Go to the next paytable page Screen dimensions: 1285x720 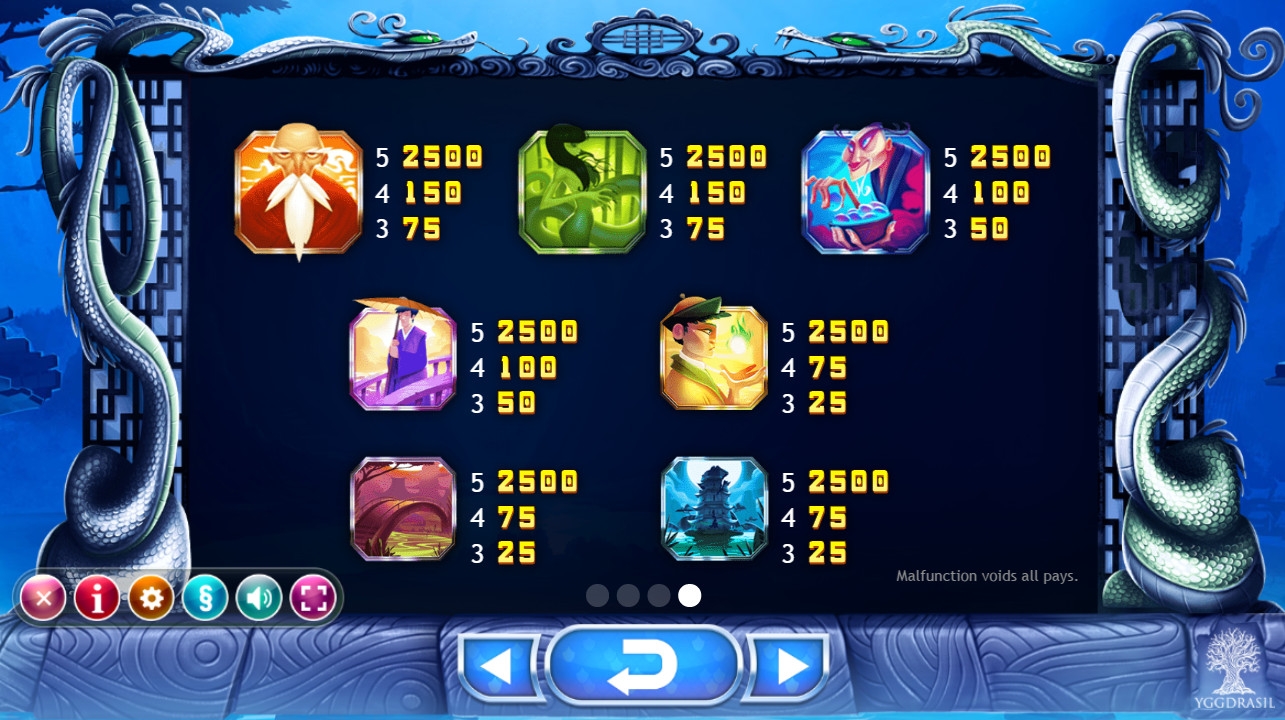point(790,665)
